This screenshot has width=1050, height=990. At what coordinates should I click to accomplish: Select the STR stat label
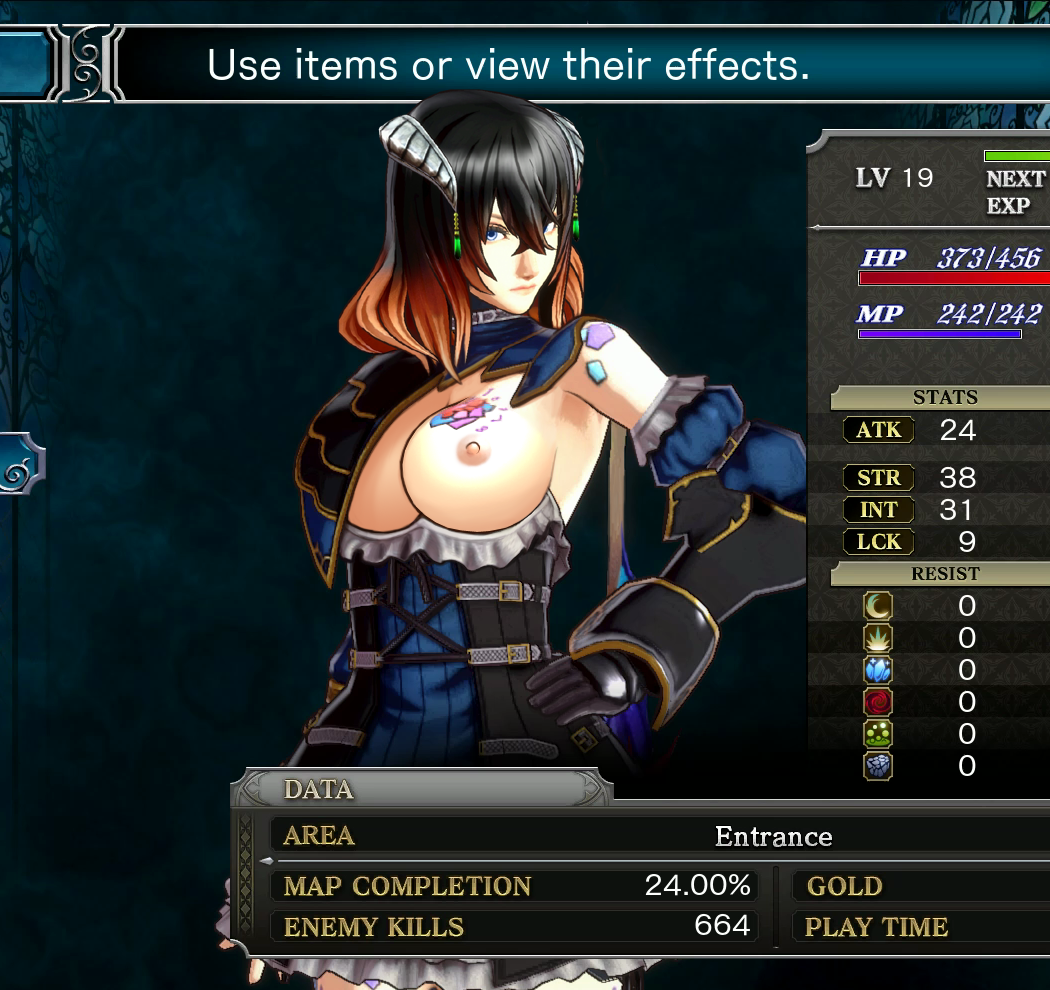[x=878, y=478]
